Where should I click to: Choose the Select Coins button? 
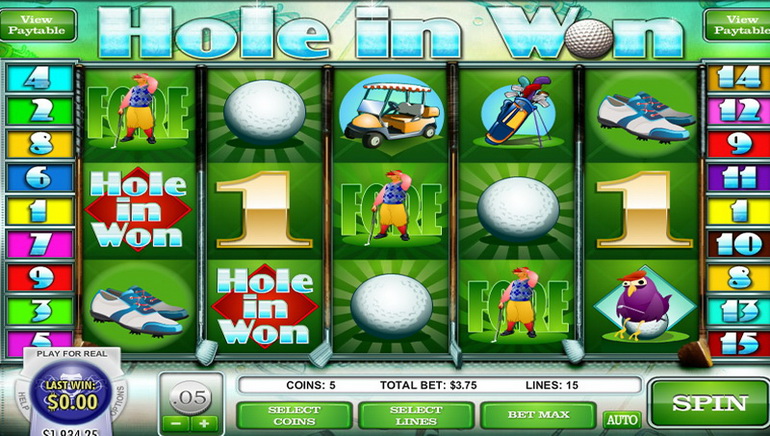pos(294,414)
